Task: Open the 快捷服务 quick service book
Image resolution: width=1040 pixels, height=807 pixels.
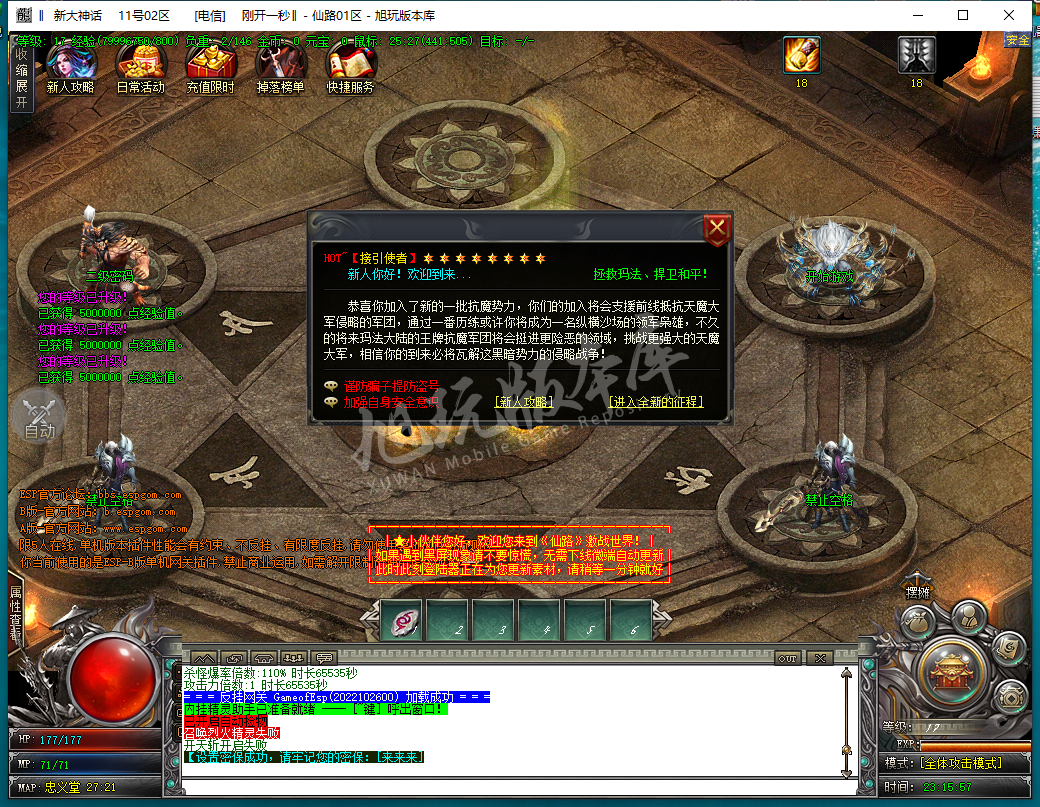Action: coord(350,65)
